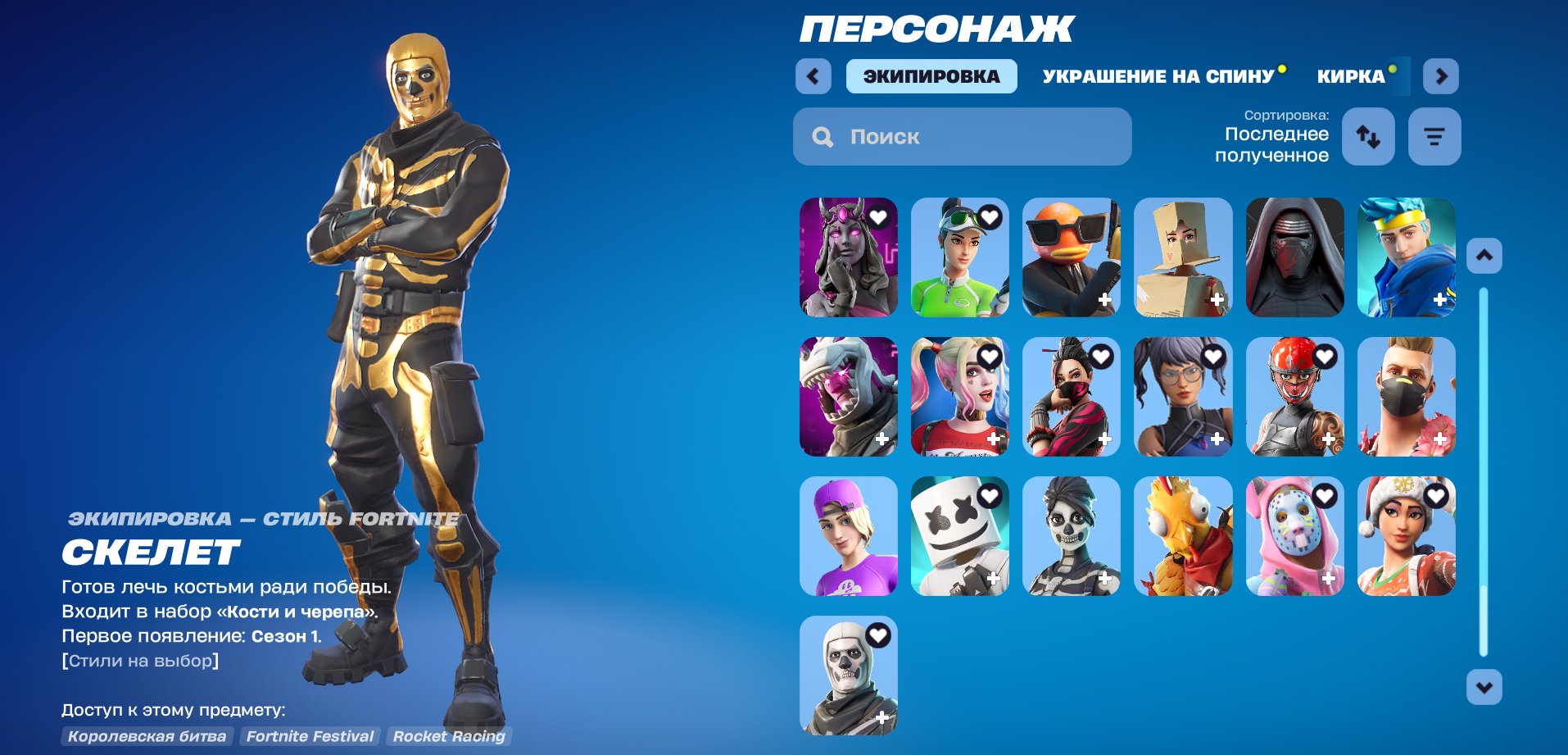Image resolution: width=1568 pixels, height=755 pixels.
Task: Click the Rocket Racing badge
Action: point(450,736)
